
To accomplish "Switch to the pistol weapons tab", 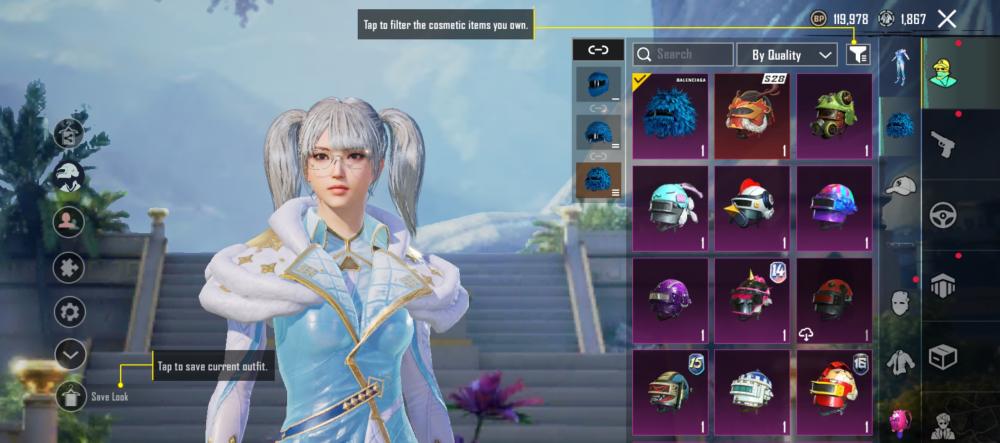I will pyautogui.click(x=943, y=145).
